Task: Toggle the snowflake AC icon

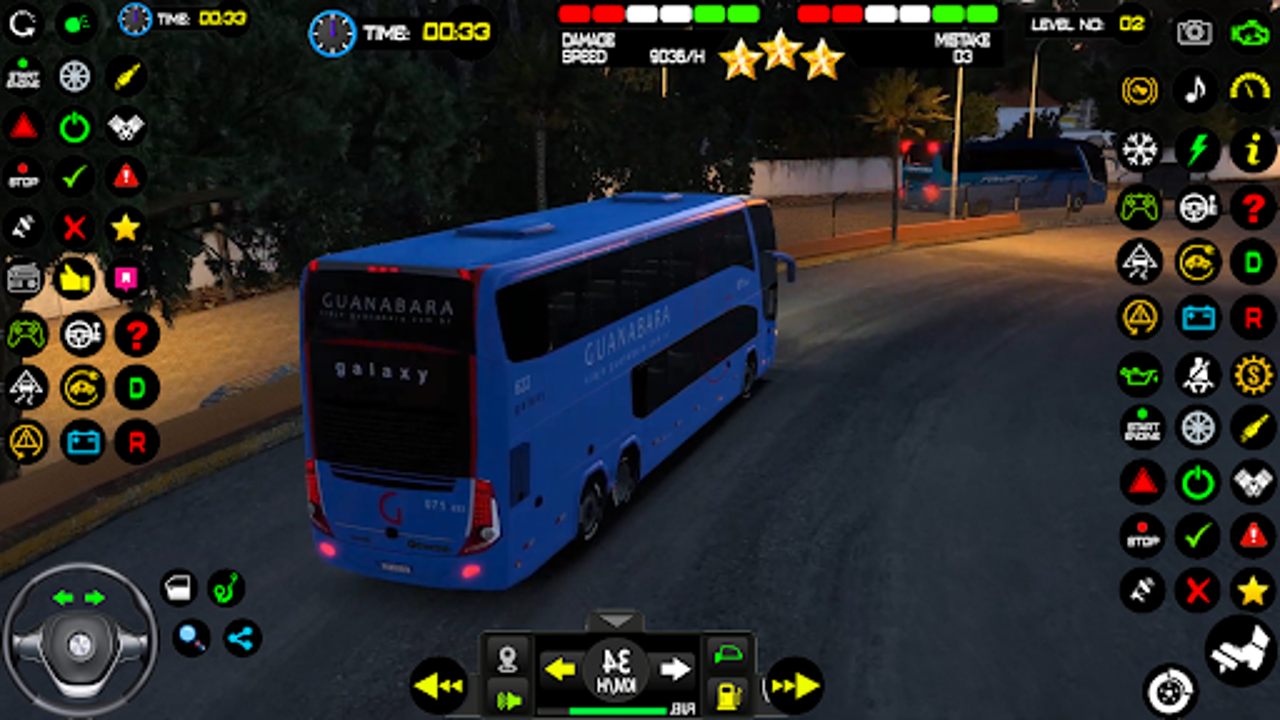Action: coord(1140,150)
